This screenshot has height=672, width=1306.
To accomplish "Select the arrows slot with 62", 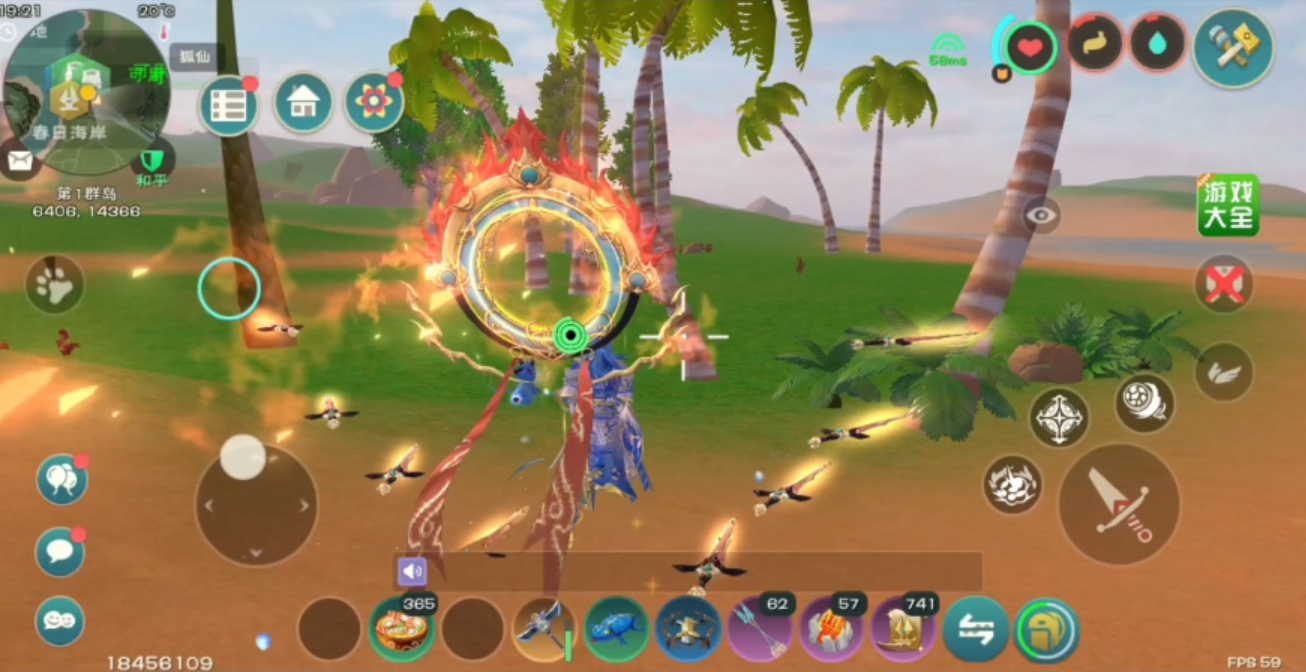I will [x=760, y=629].
